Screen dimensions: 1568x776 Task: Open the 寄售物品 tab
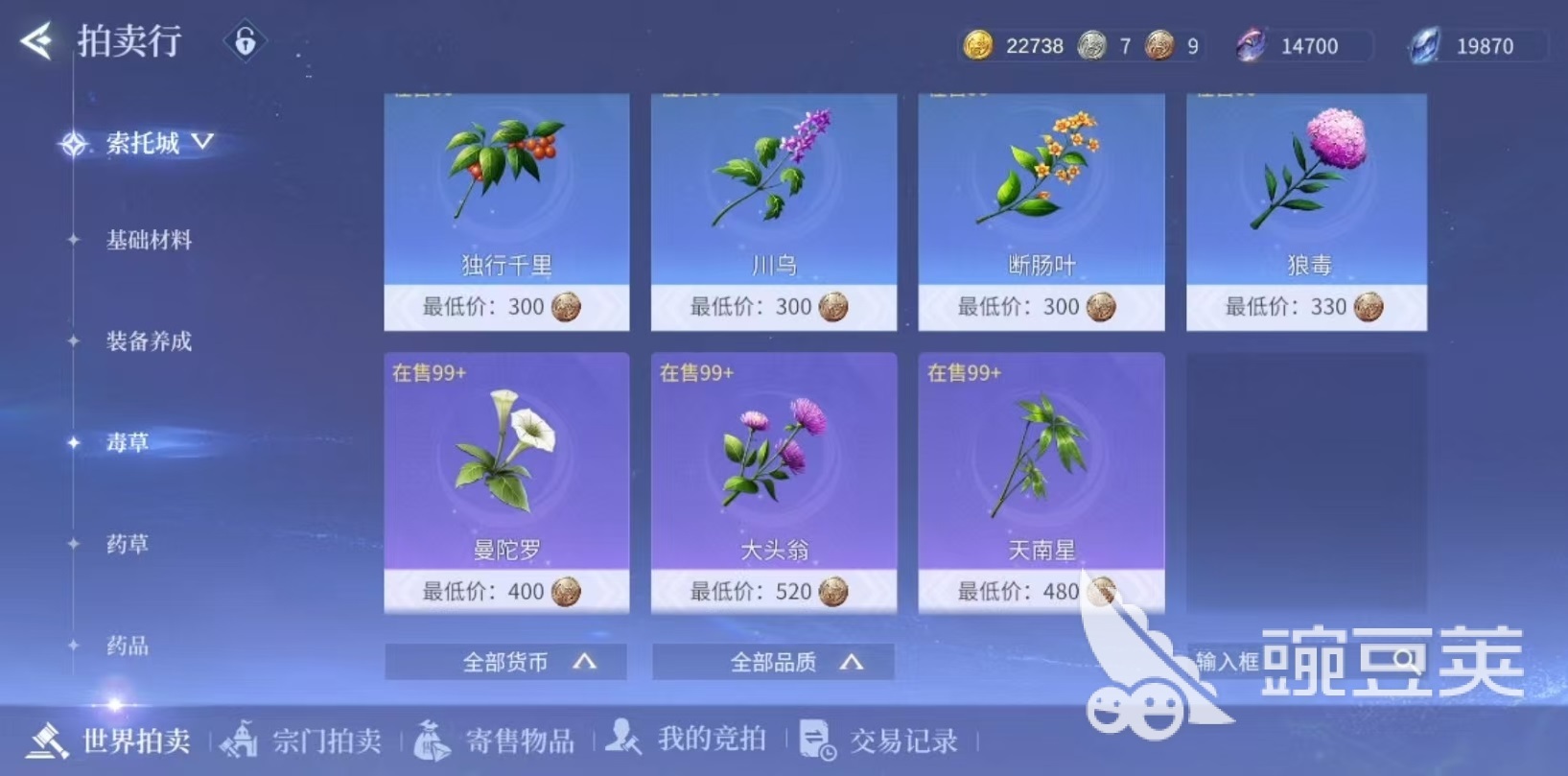[495, 741]
